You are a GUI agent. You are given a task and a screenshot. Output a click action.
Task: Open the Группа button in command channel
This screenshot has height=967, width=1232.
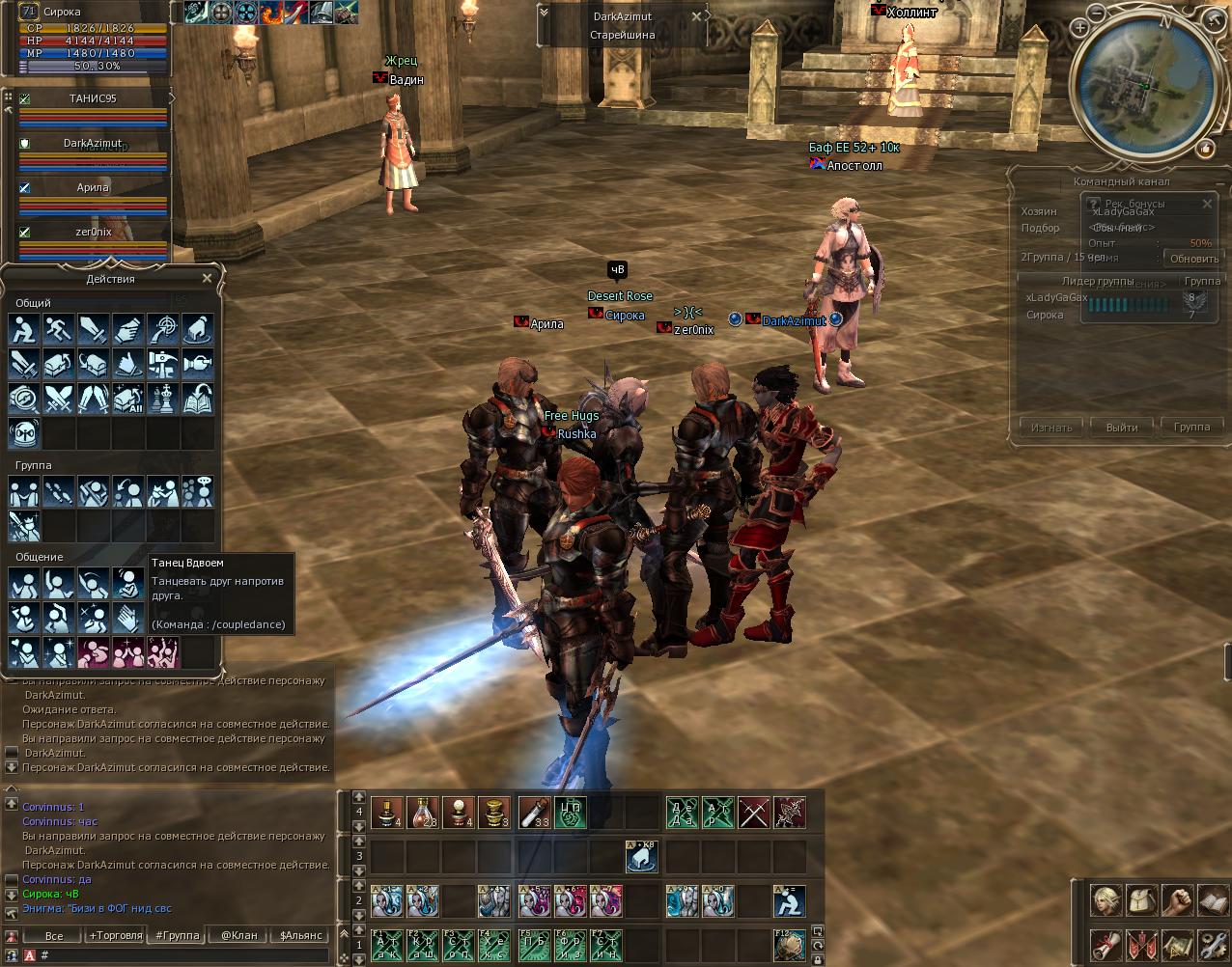[x=1191, y=427]
